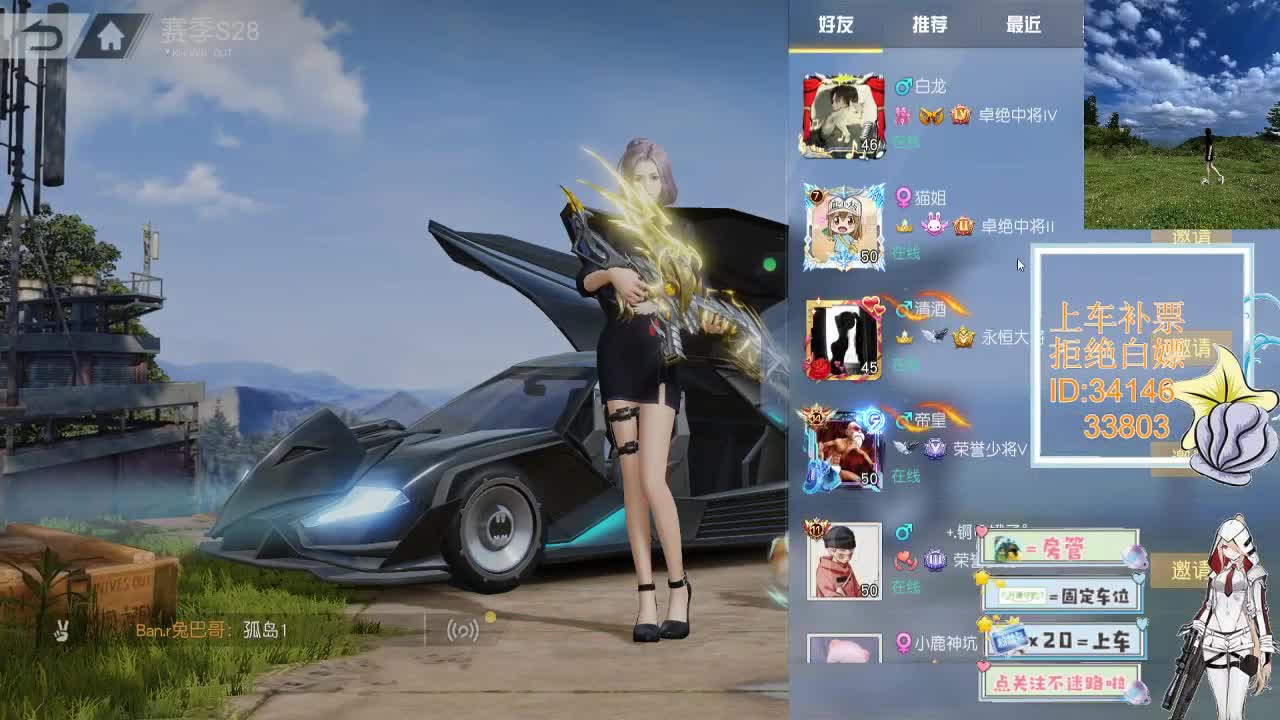Switch to the 推荐 tab
1280x720 pixels.
point(930,24)
